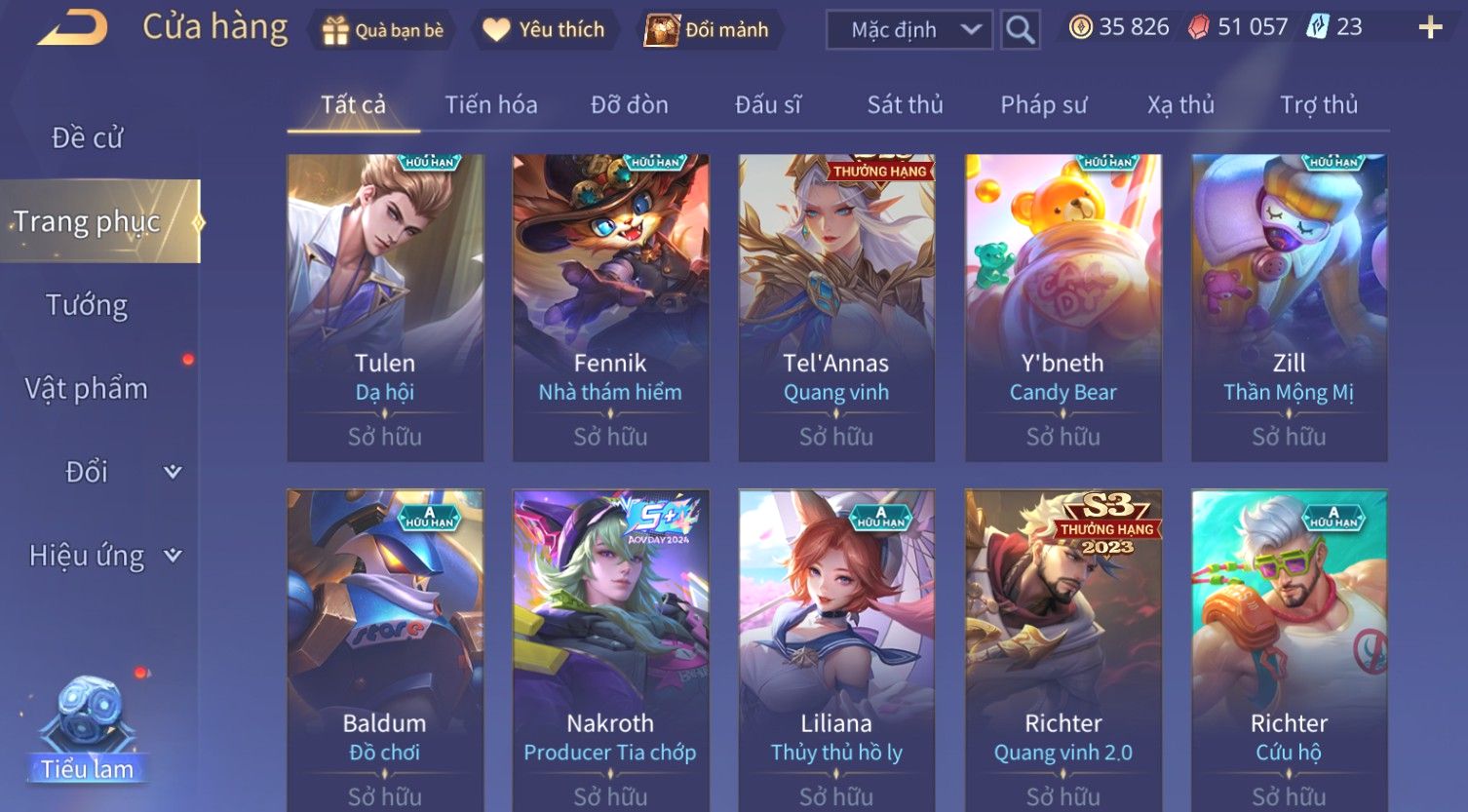
Task: Show the Sát thủ skins tab
Action: [x=905, y=104]
